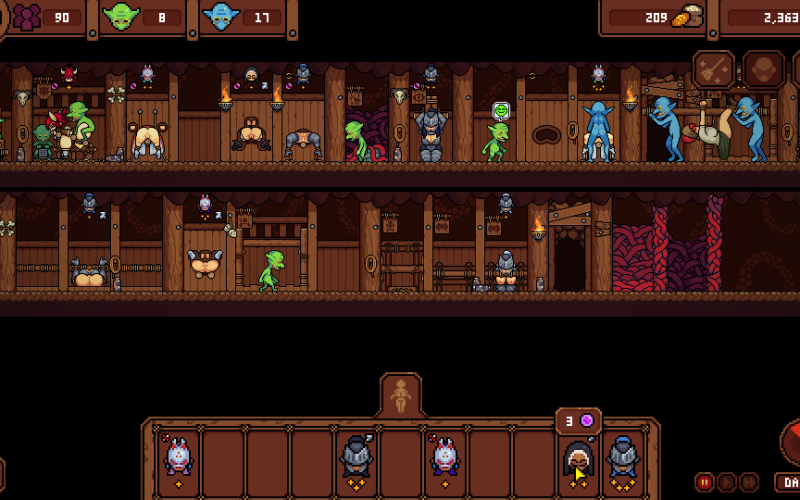Choose the sleeping grey-helmet knight slot
Viewport: 800px width, 500px height.
click(x=357, y=461)
